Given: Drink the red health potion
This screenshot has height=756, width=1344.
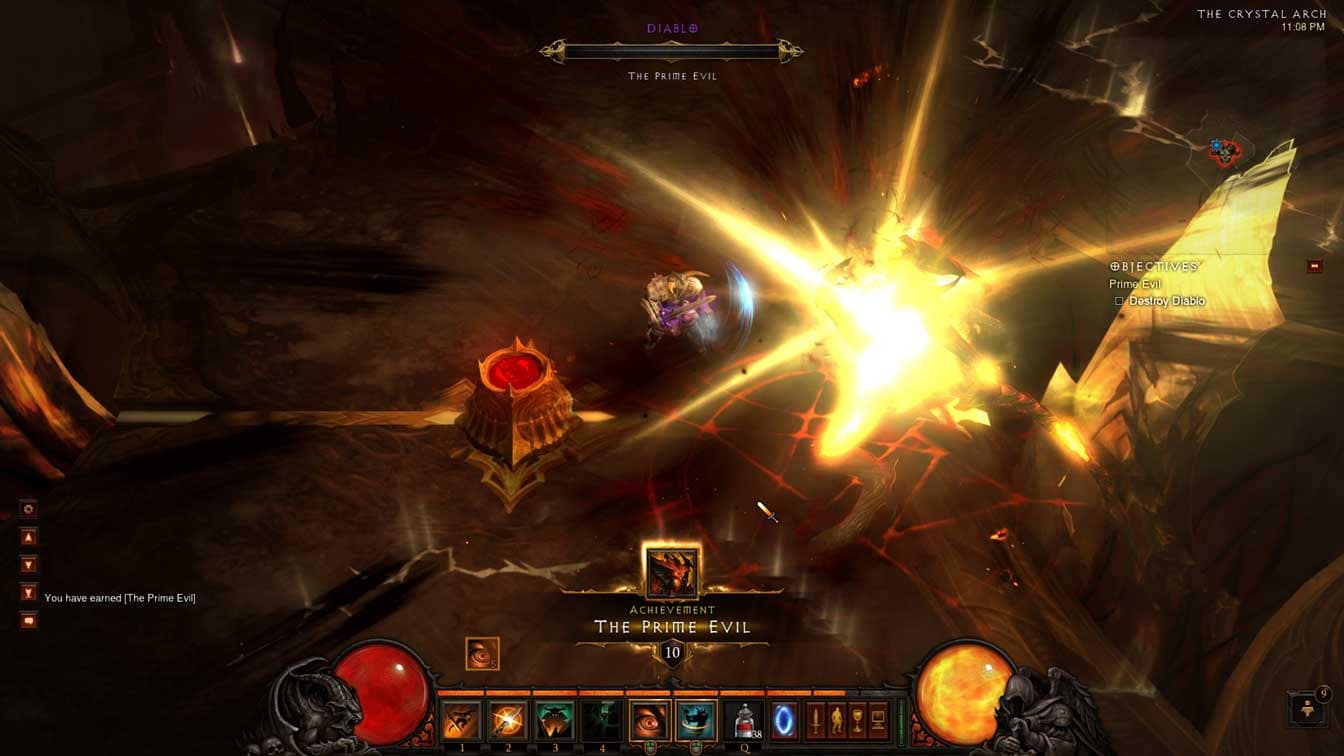Looking at the screenshot, I should 744,720.
